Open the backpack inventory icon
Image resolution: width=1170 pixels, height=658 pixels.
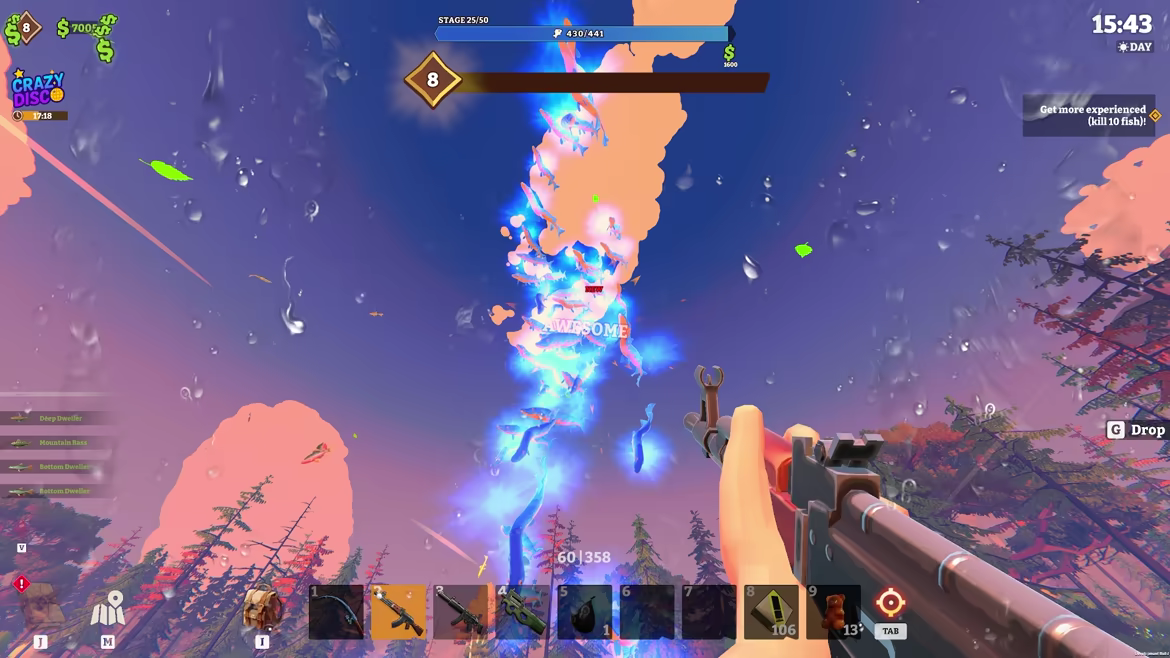(x=261, y=608)
